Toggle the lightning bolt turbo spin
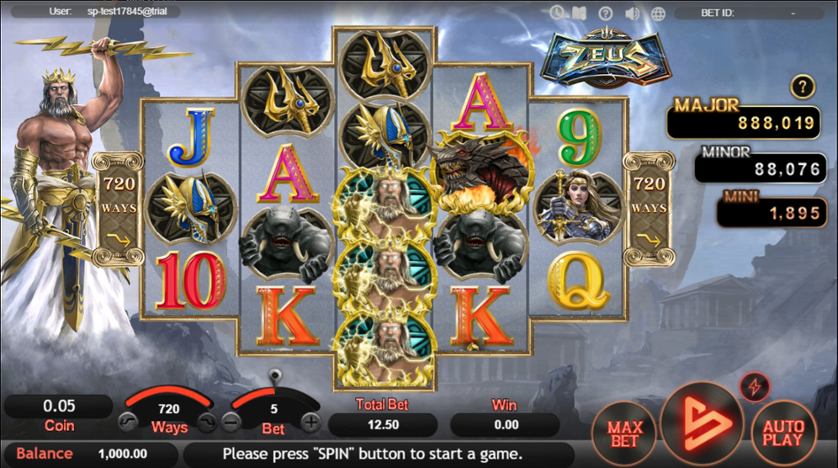The image size is (838, 468). (753, 387)
